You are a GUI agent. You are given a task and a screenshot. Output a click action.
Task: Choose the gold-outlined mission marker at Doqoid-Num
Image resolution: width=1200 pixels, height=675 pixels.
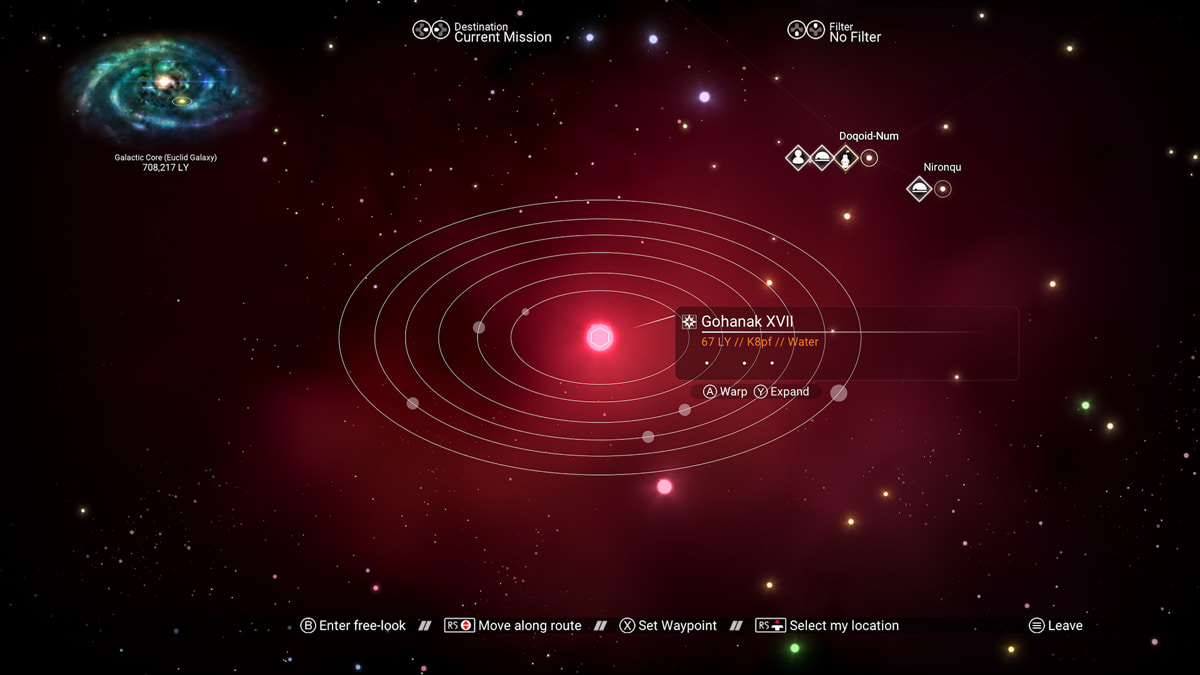[846, 157]
